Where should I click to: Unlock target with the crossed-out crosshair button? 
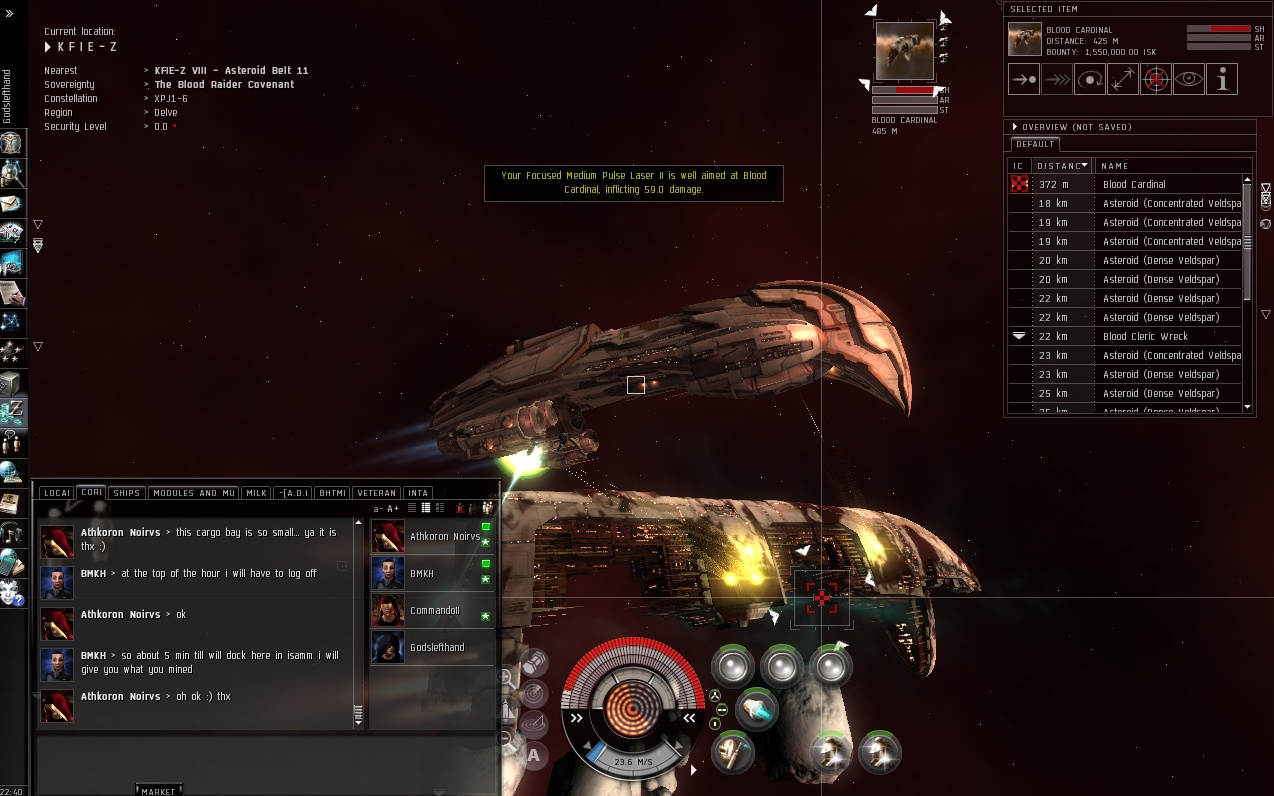pyautogui.click(x=1156, y=79)
